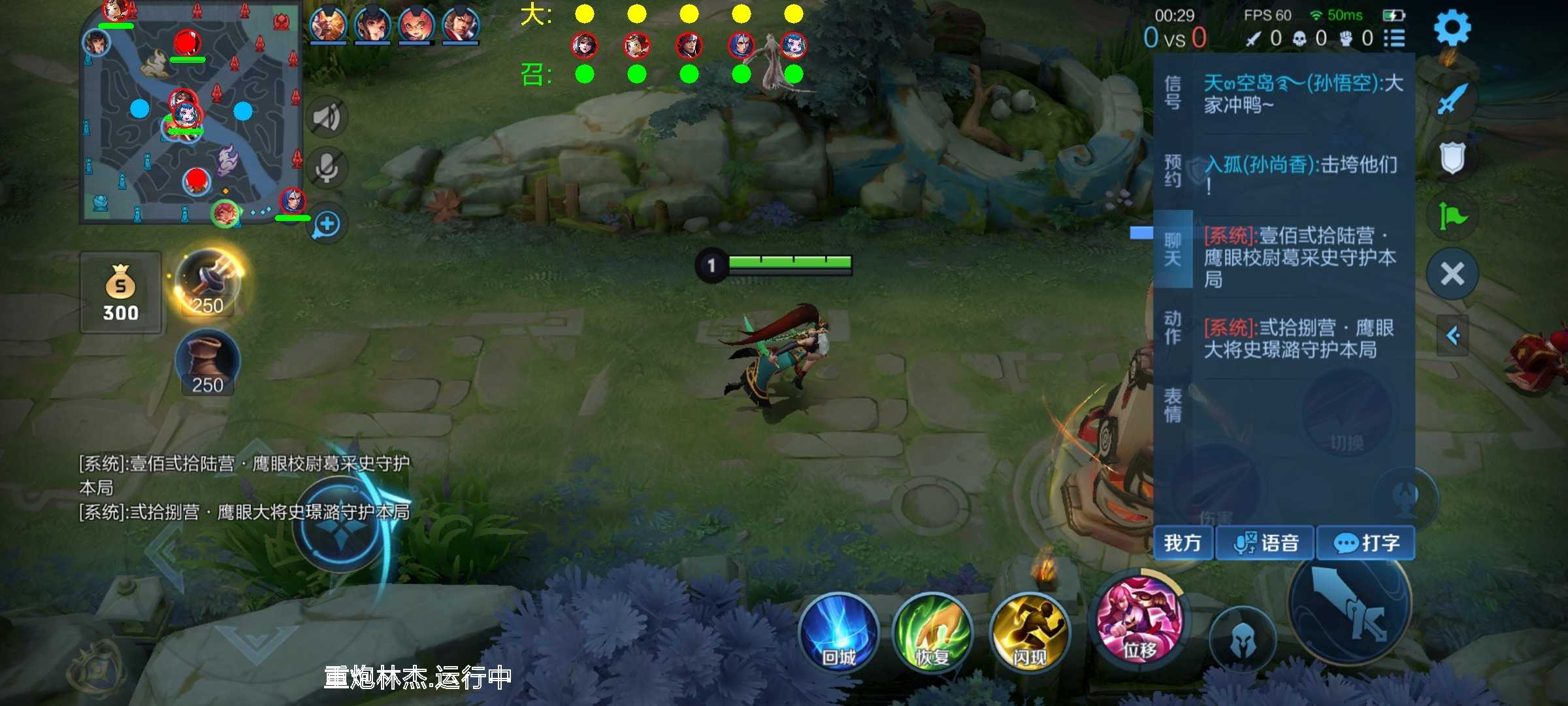Screen dimensions: 1568x706
Task: Open the settings gear menu
Action: [1452, 28]
